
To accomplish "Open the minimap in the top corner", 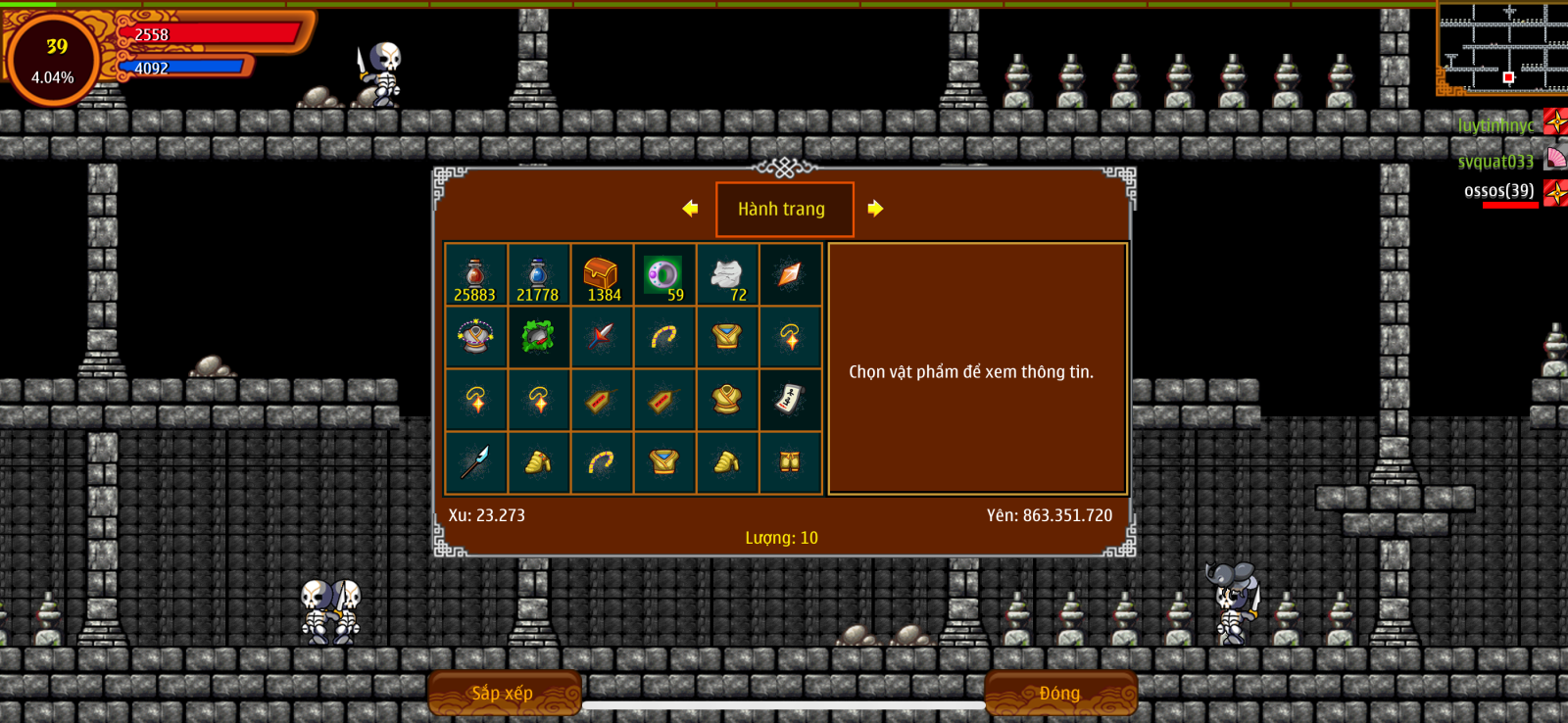I will coord(1501,47).
